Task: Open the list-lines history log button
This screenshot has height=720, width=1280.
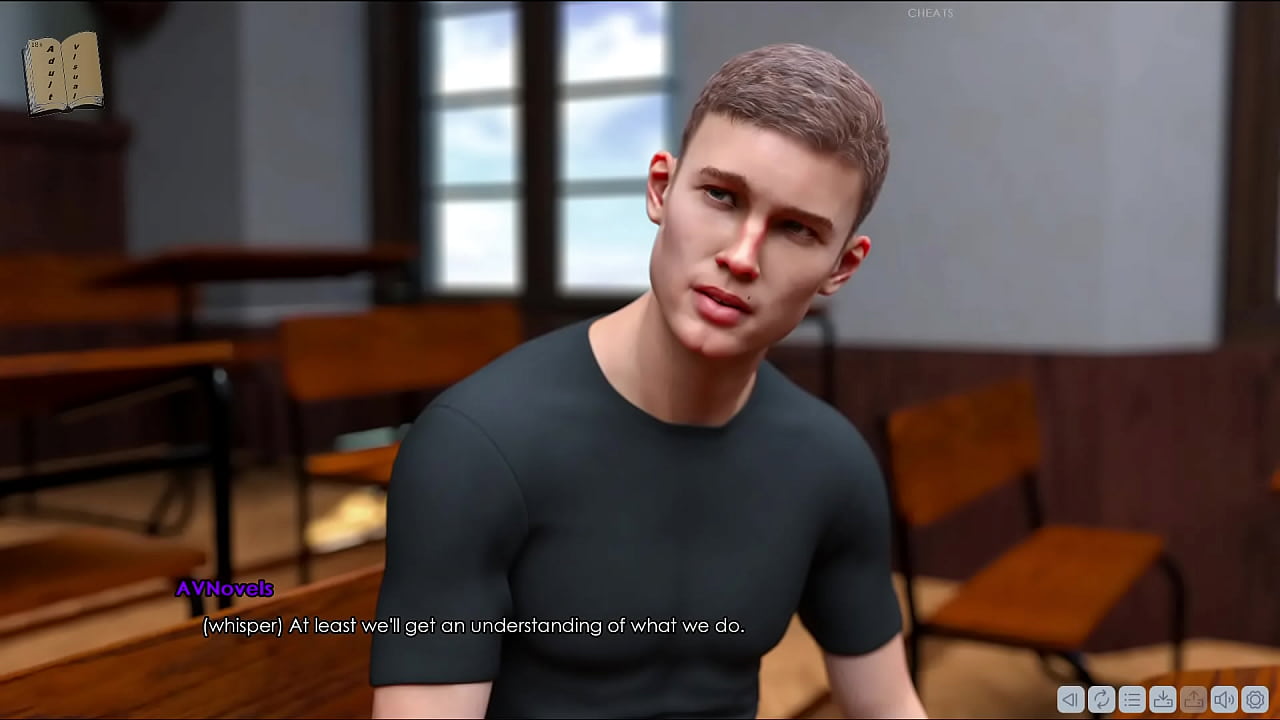Action: [x=1132, y=700]
